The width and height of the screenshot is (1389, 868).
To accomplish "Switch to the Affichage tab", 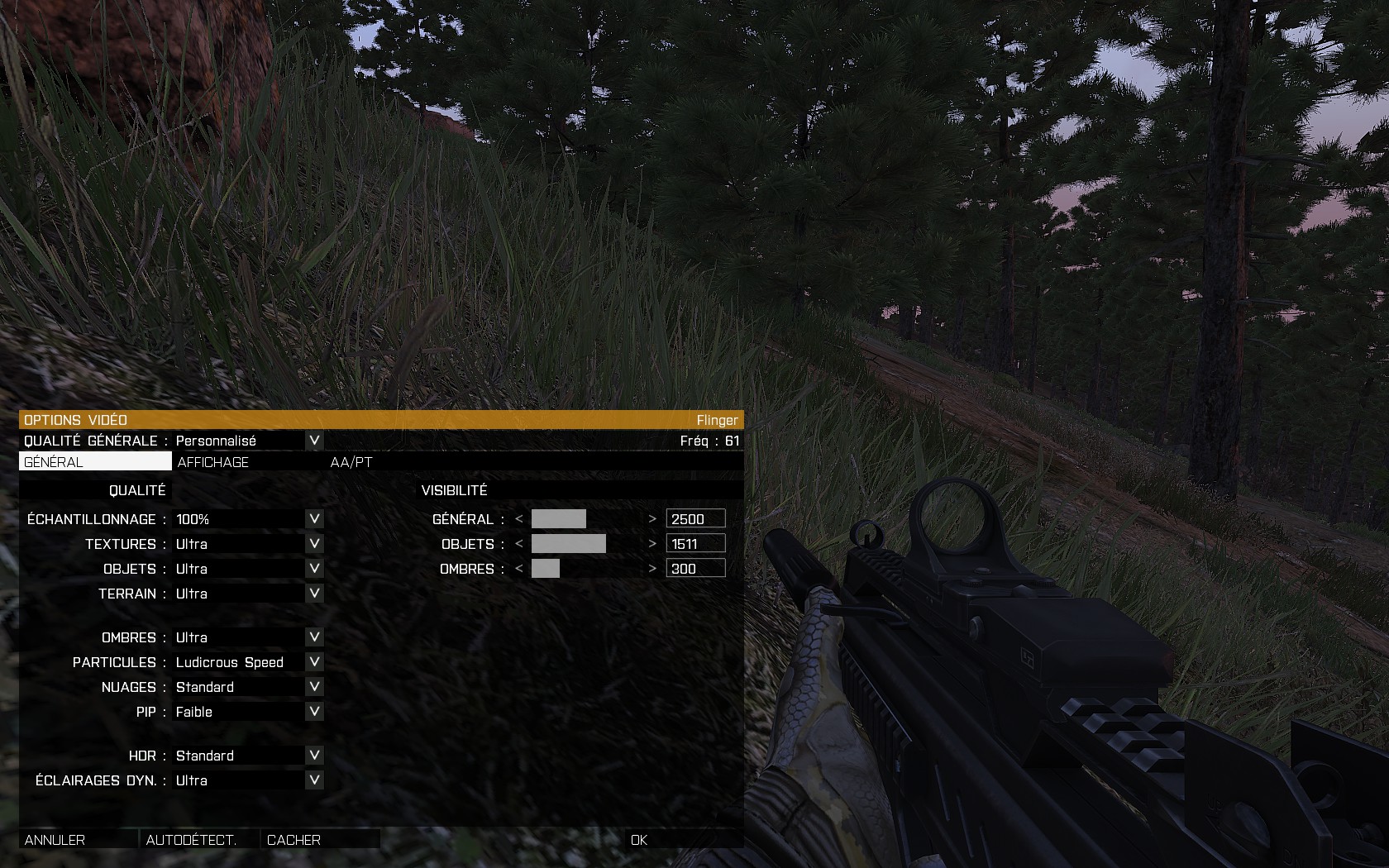I will point(213,462).
